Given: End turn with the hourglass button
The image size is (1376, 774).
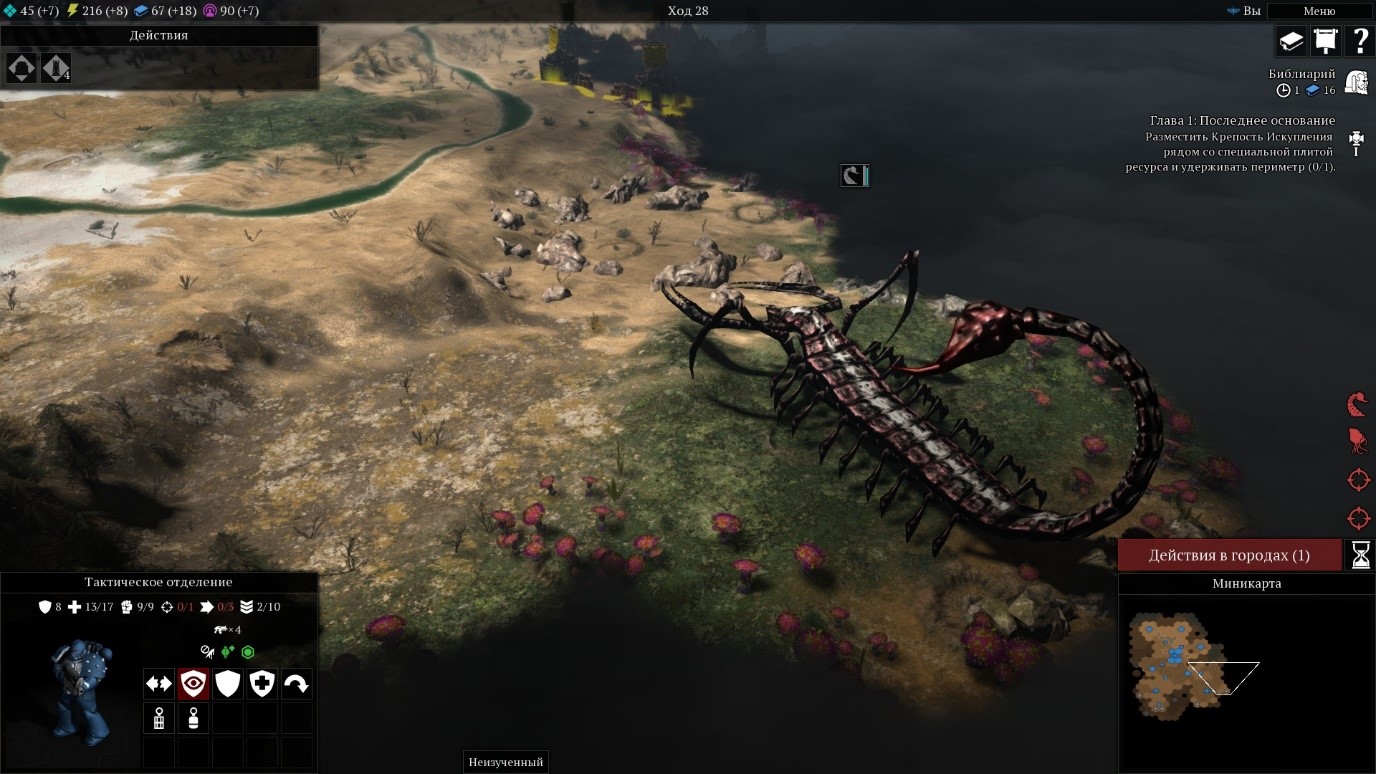Looking at the screenshot, I should pyautogui.click(x=1360, y=555).
